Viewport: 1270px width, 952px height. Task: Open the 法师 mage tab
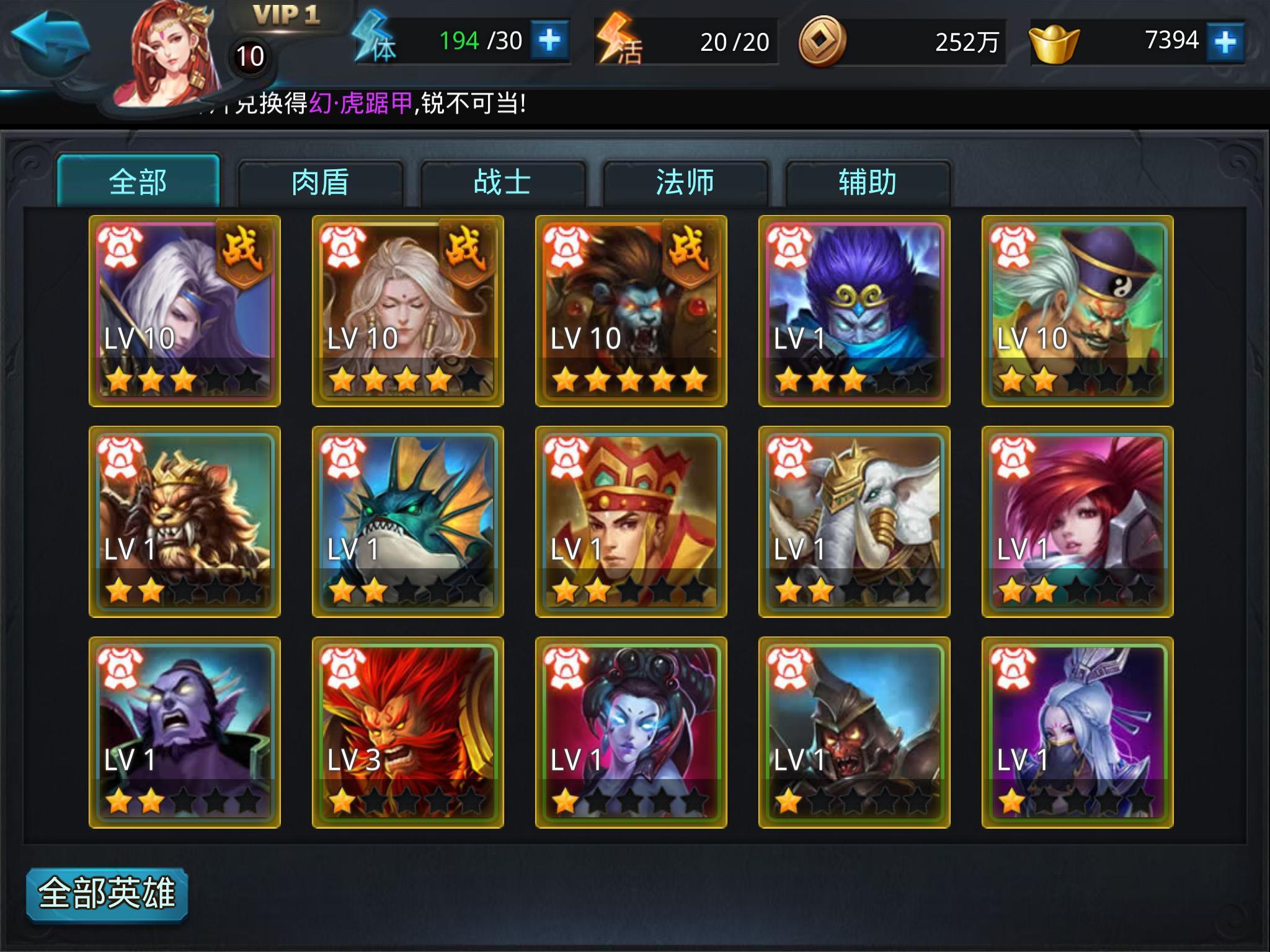click(x=685, y=183)
